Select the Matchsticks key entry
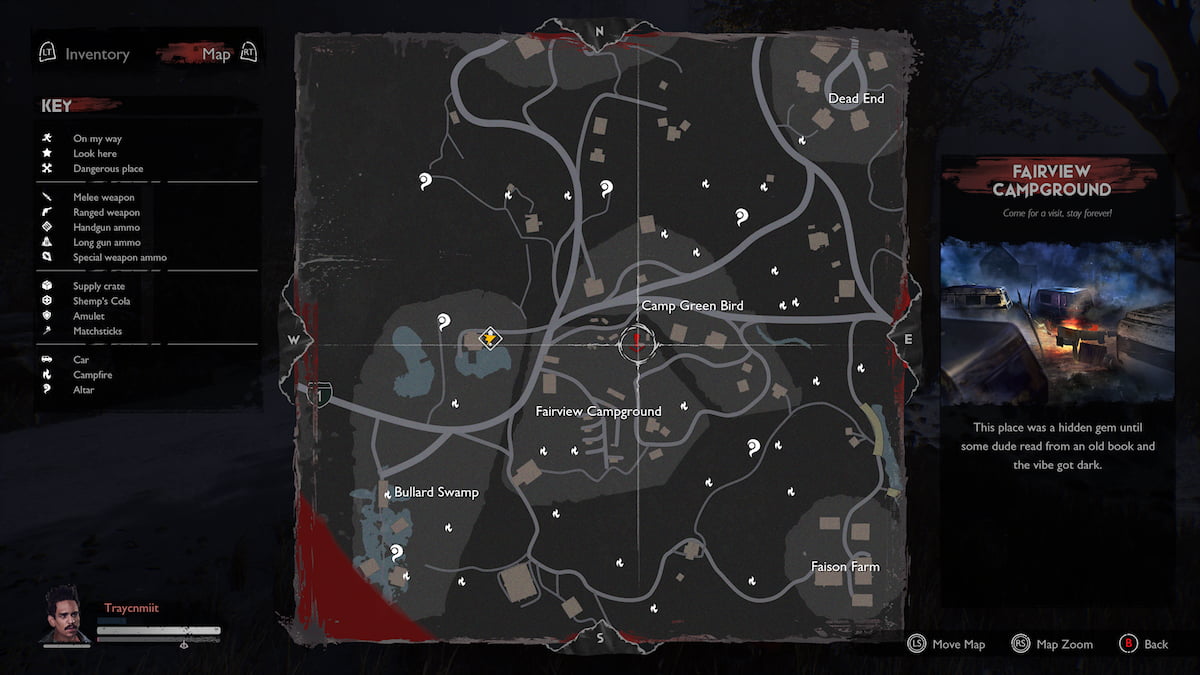 97,331
